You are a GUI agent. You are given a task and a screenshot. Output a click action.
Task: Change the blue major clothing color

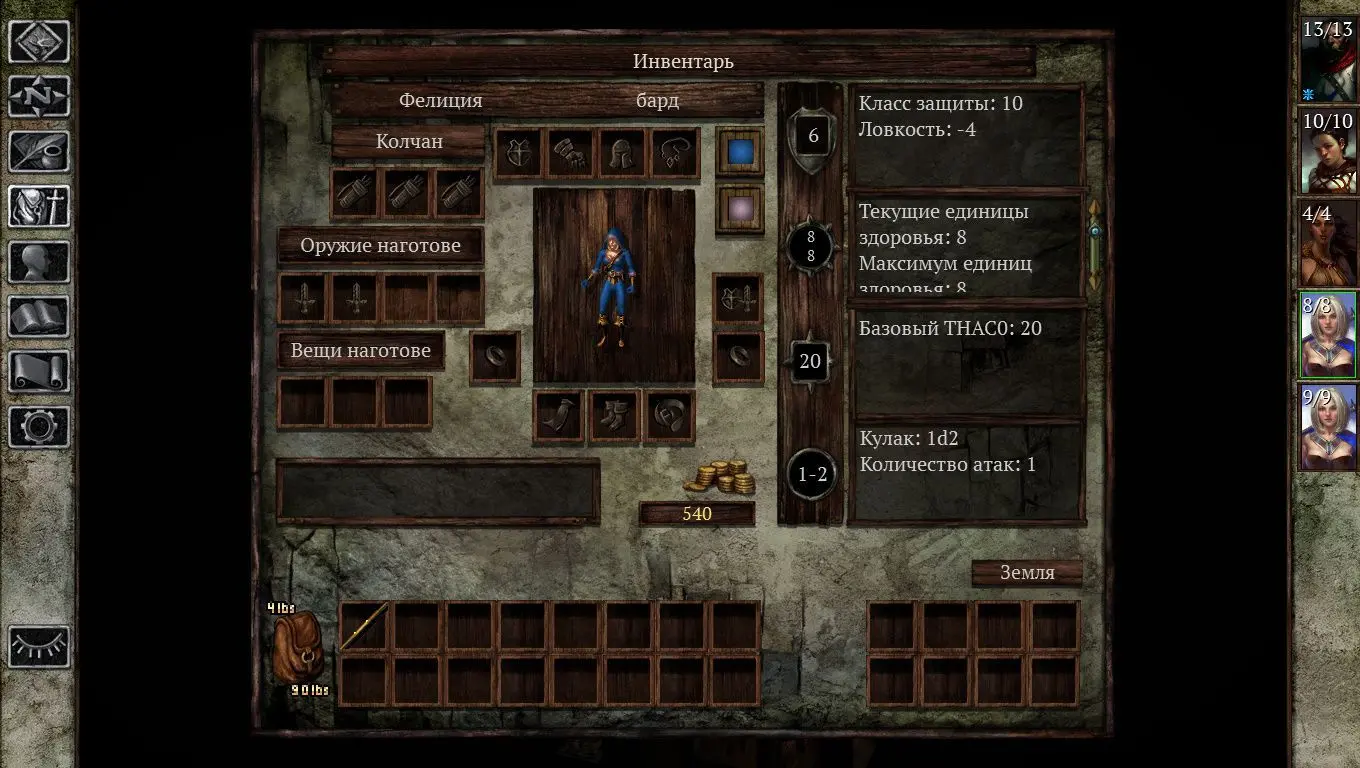(740, 151)
